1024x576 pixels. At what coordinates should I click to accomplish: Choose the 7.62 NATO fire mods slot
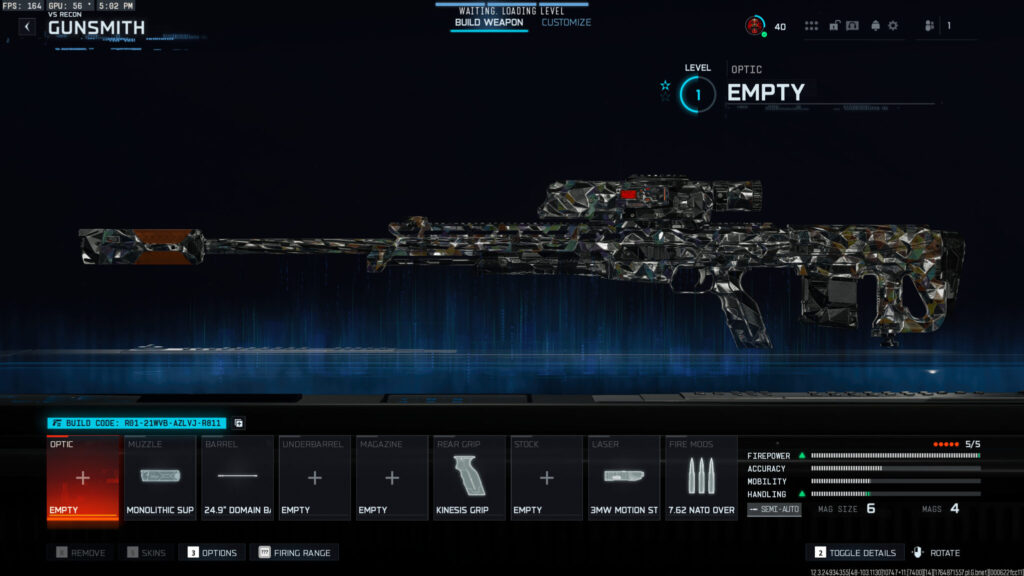(x=701, y=478)
